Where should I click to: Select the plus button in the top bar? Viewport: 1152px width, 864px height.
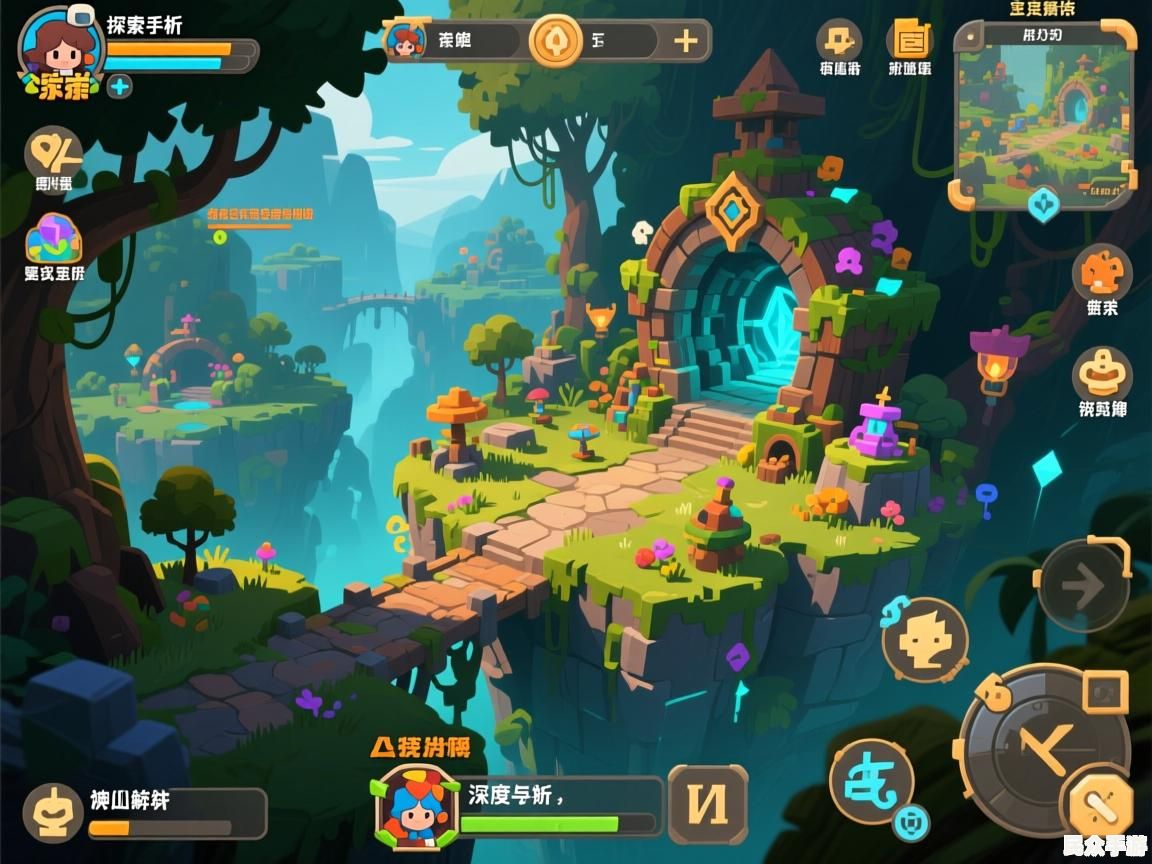[x=686, y=41]
